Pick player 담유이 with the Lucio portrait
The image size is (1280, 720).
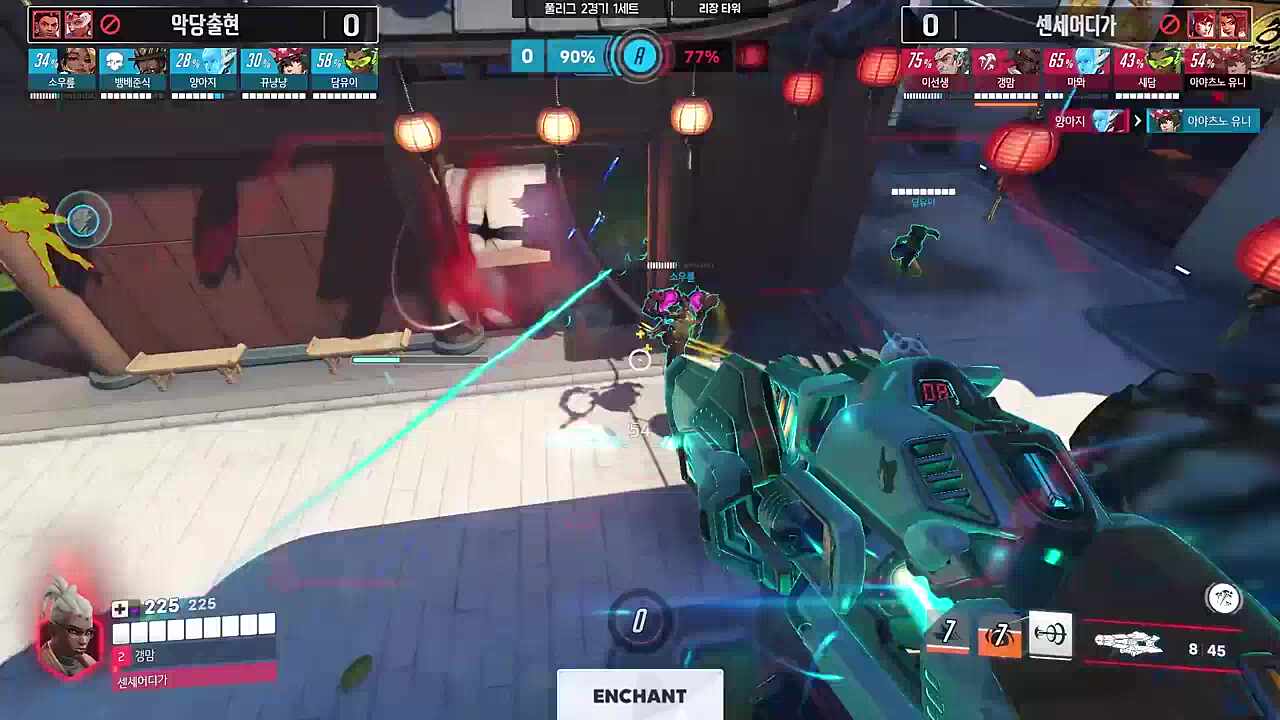point(344,70)
